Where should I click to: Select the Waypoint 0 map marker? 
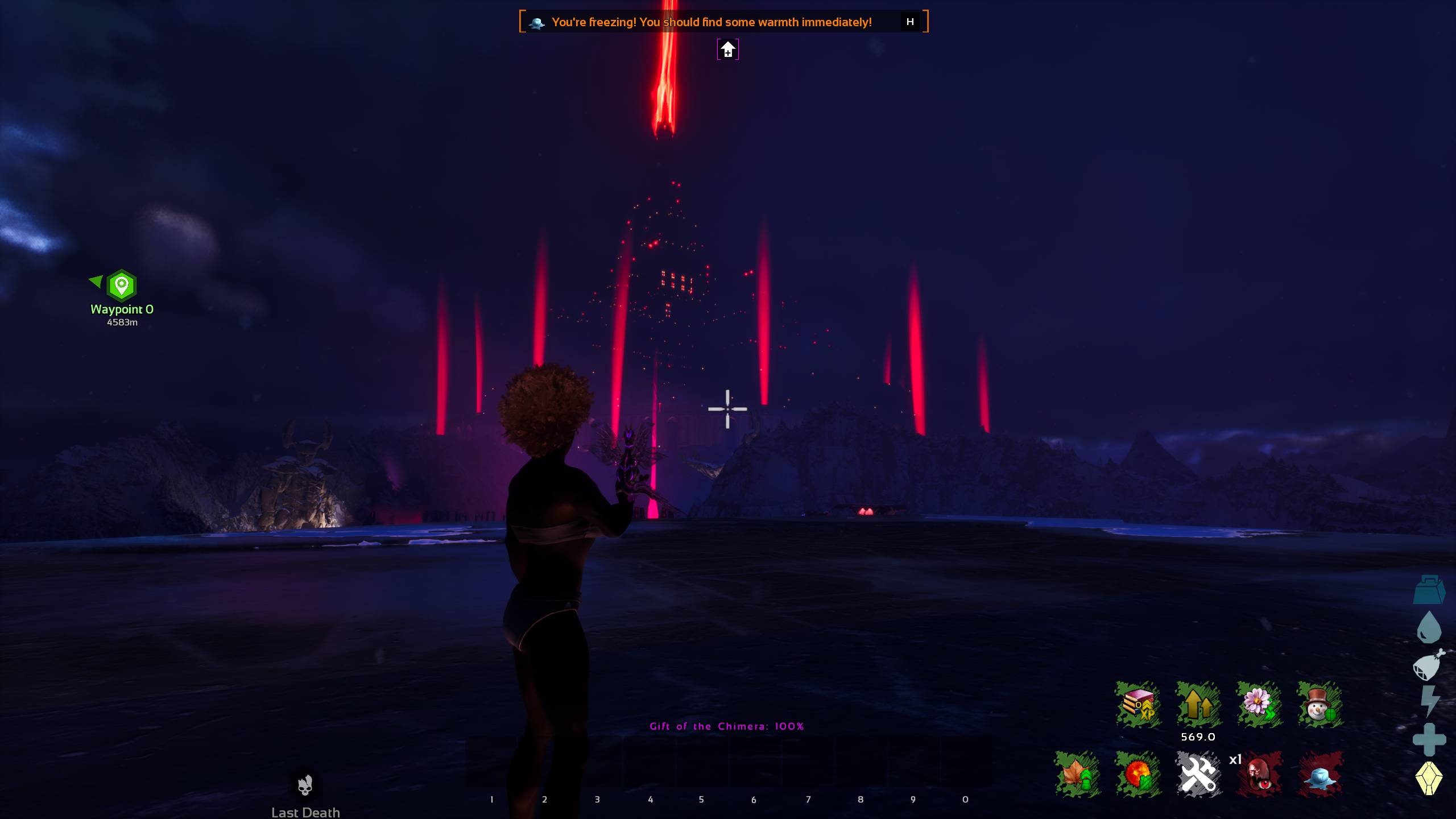[x=122, y=286]
